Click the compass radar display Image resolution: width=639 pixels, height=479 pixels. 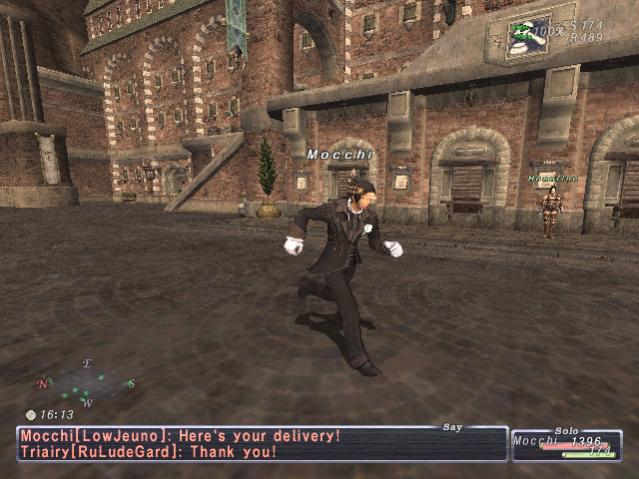86,383
